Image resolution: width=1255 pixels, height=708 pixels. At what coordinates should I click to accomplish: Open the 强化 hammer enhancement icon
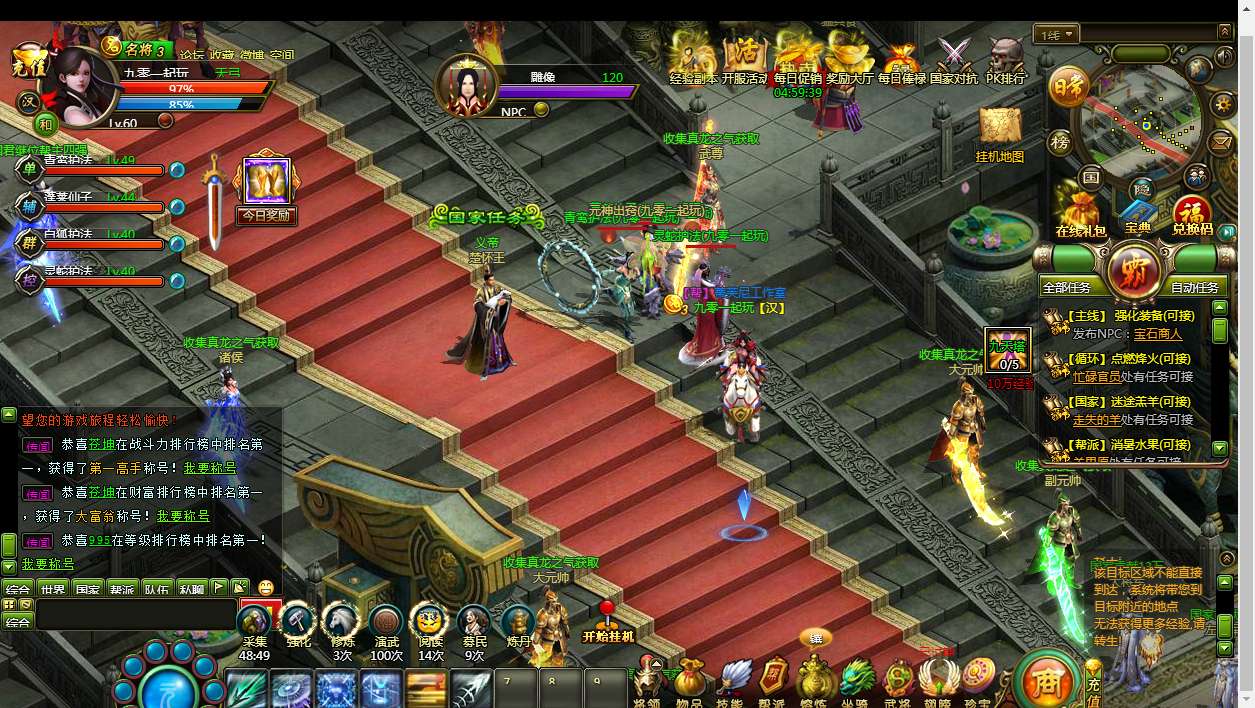coord(298,624)
